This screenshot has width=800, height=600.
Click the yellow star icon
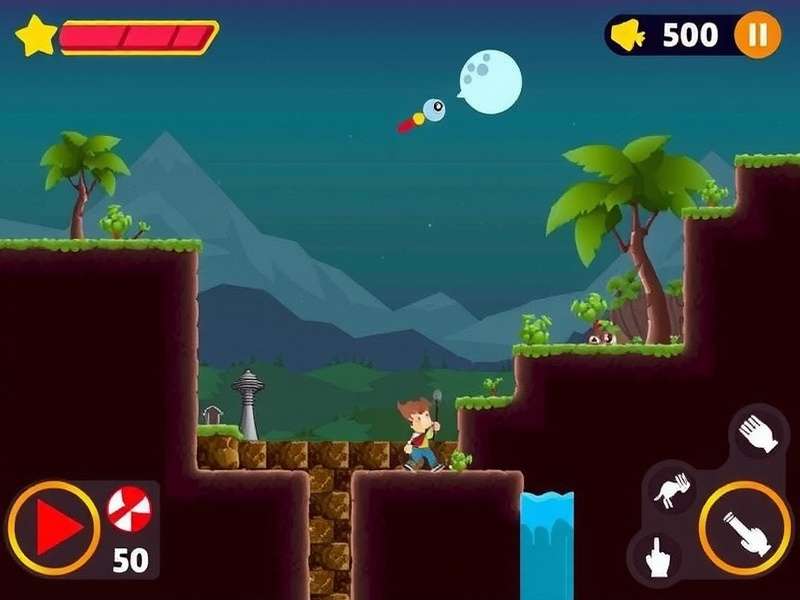click(x=35, y=36)
